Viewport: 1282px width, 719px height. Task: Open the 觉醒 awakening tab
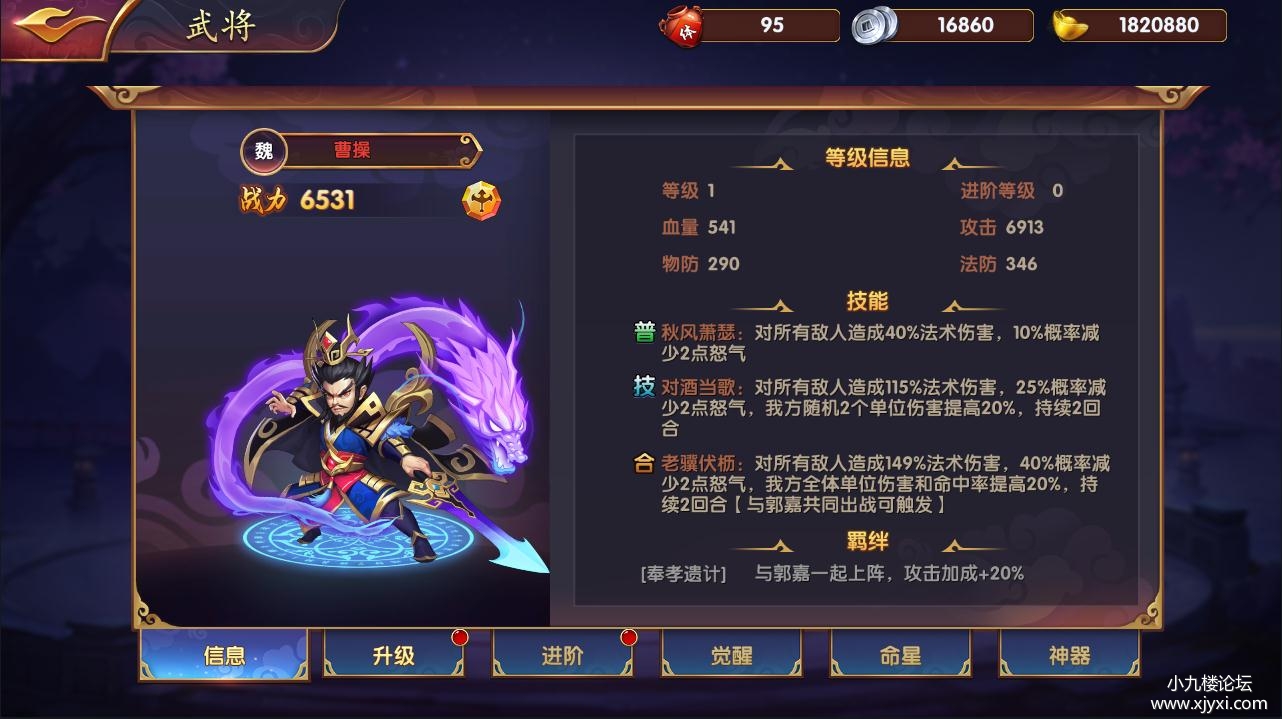pyautogui.click(x=731, y=656)
